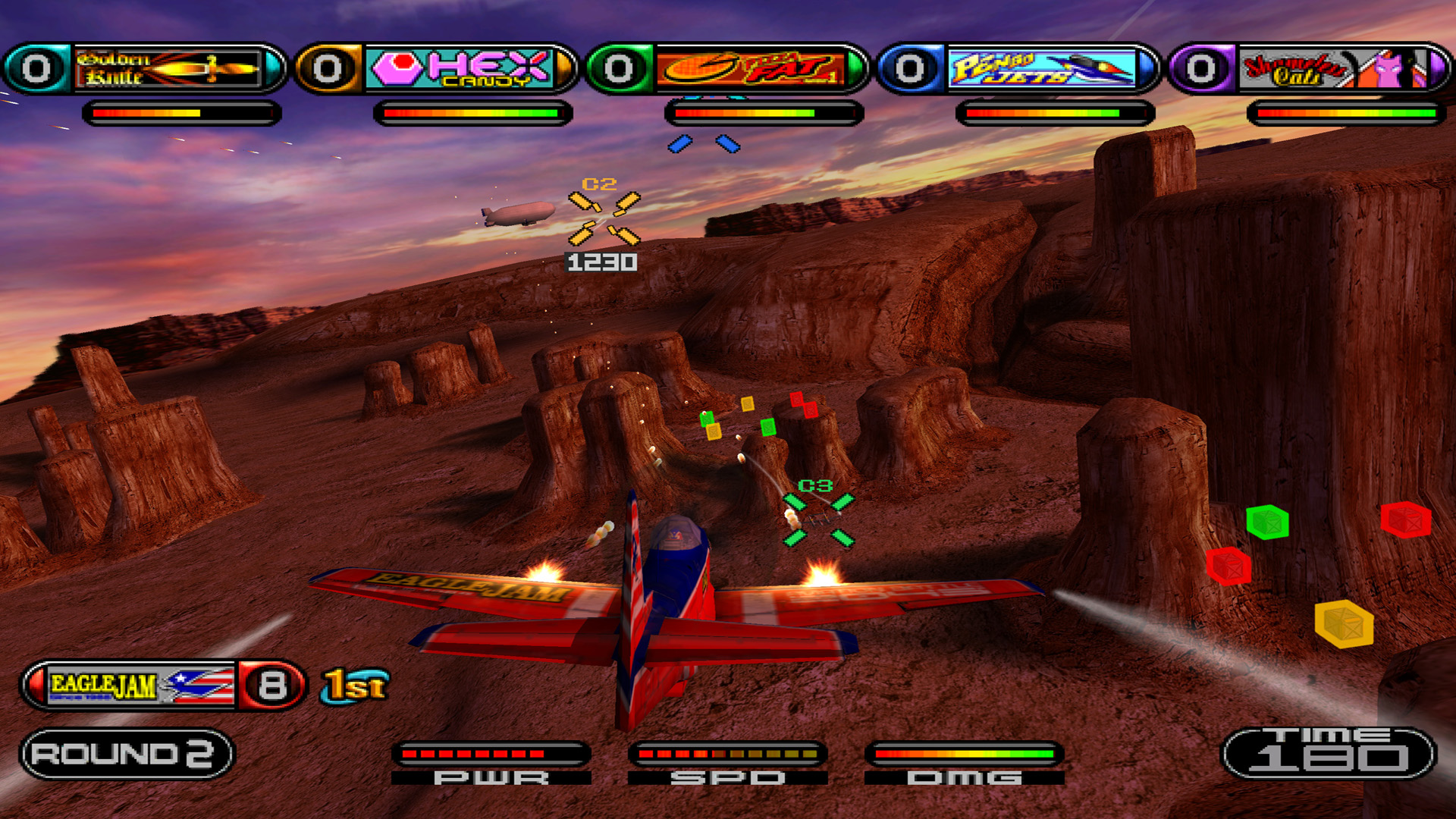Image resolution: width=1456 pixels, height=819 pixels.
Task: Target the yellow C2 lock-on marker
Action: coord(604,218)
